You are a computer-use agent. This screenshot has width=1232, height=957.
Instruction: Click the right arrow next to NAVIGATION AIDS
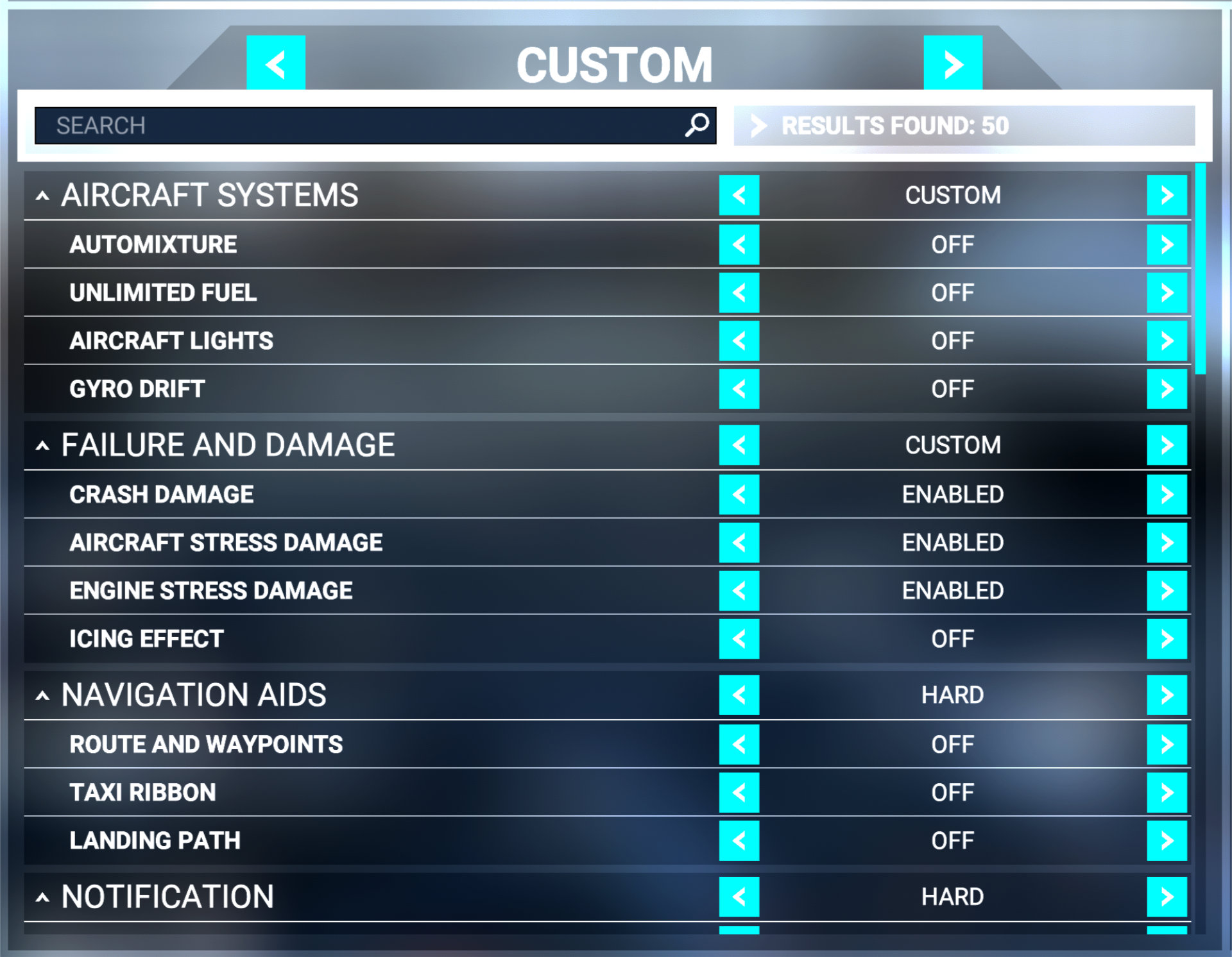[x=1167, y=695]
